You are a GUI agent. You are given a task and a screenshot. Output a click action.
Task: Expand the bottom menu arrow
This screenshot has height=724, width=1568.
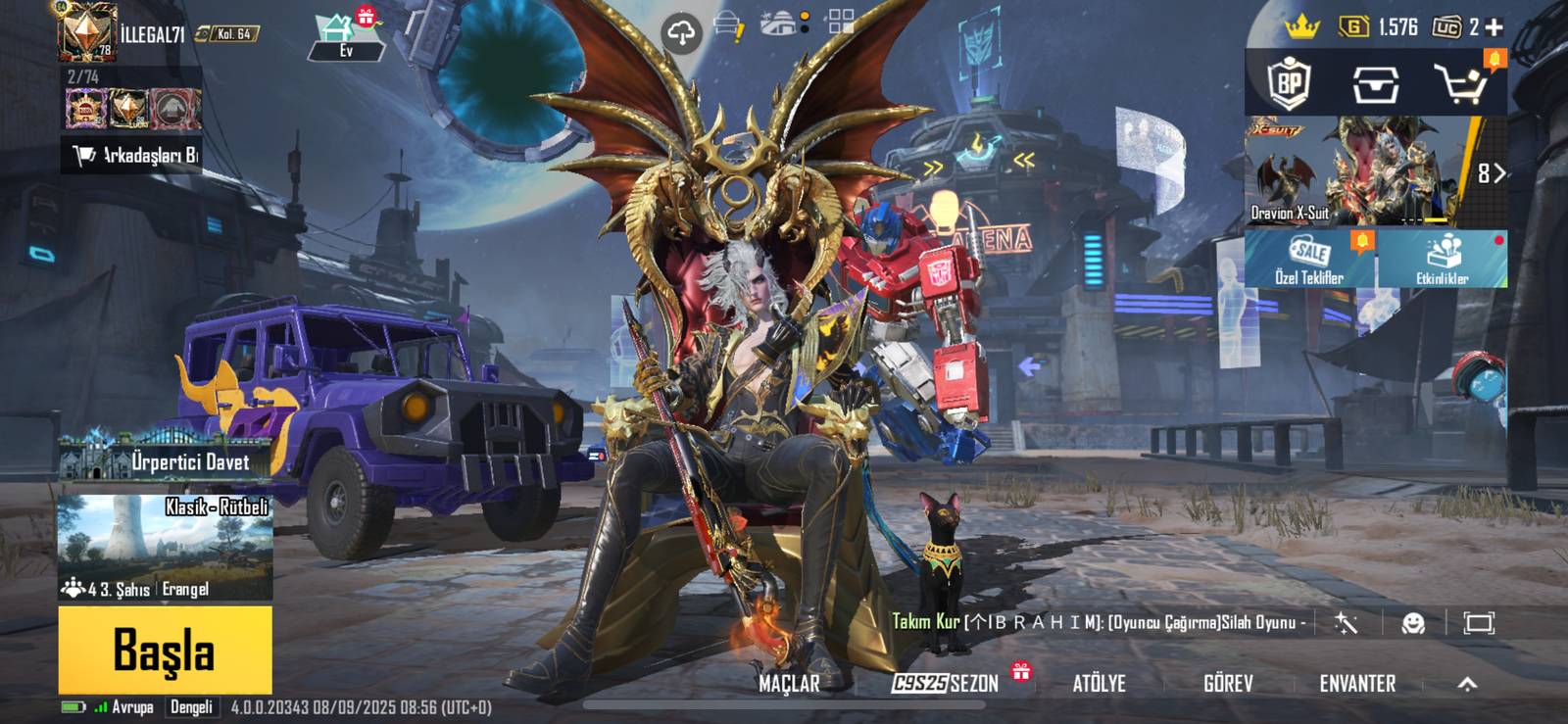[1467, 684]
